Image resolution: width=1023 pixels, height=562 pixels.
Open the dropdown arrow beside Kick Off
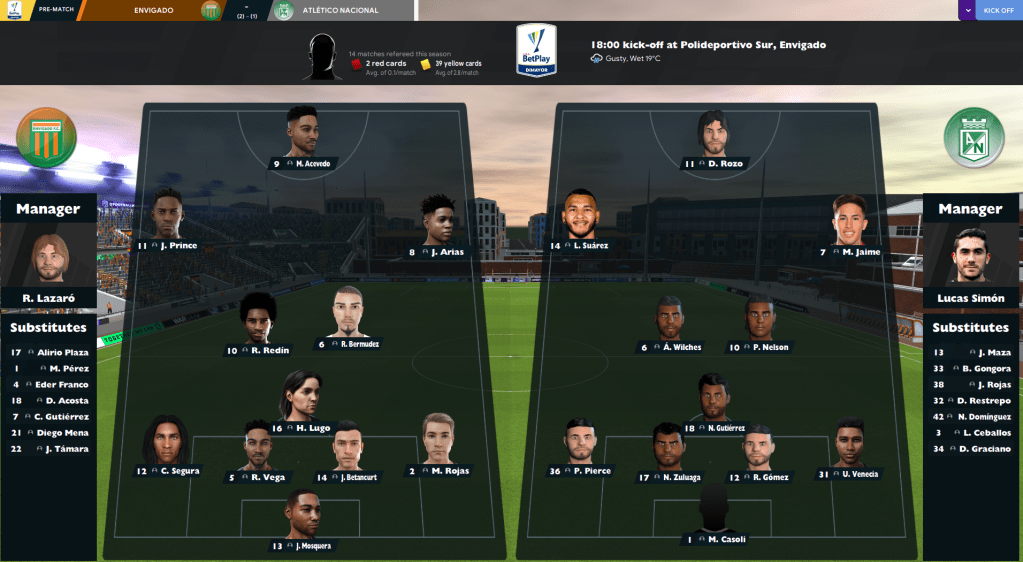(x=966, y=10)
